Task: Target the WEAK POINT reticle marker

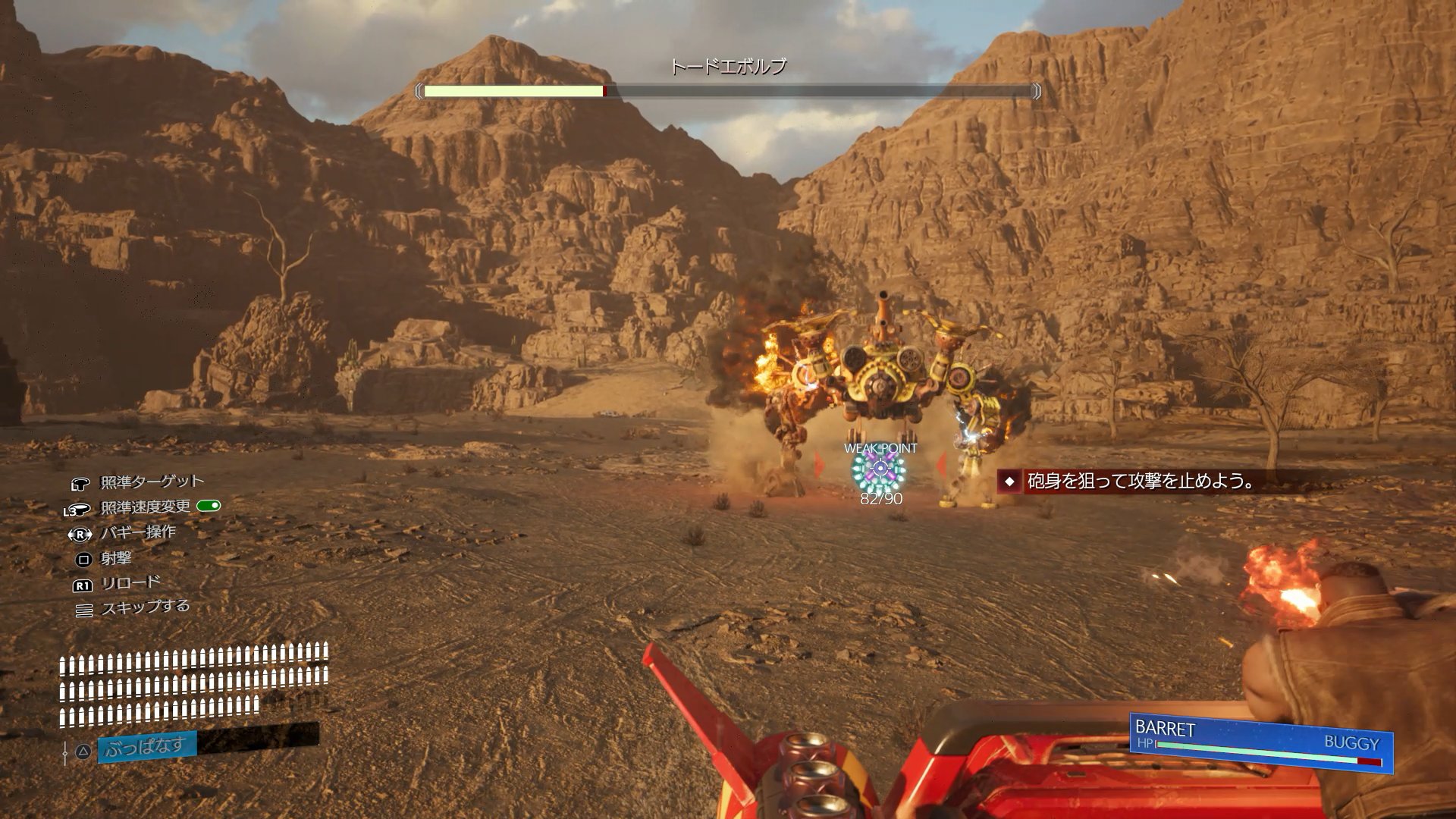Action: (x=880, y=472)
